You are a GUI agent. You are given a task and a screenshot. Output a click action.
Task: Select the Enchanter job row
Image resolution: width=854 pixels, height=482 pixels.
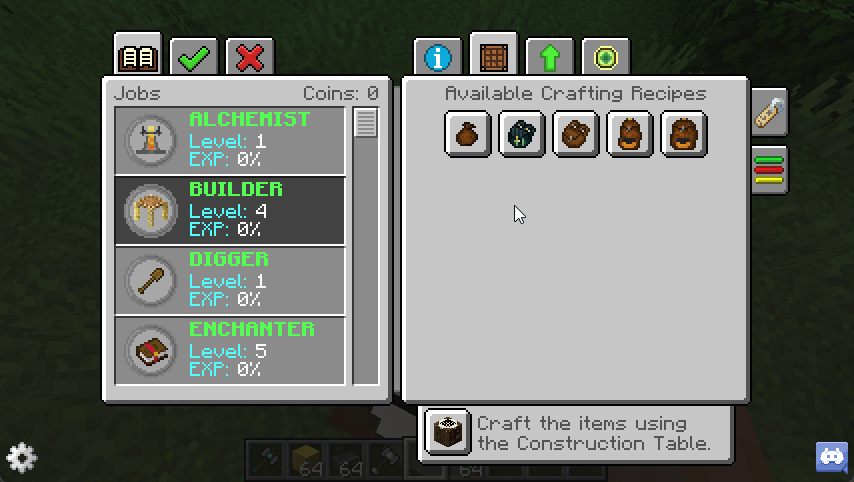230,351
